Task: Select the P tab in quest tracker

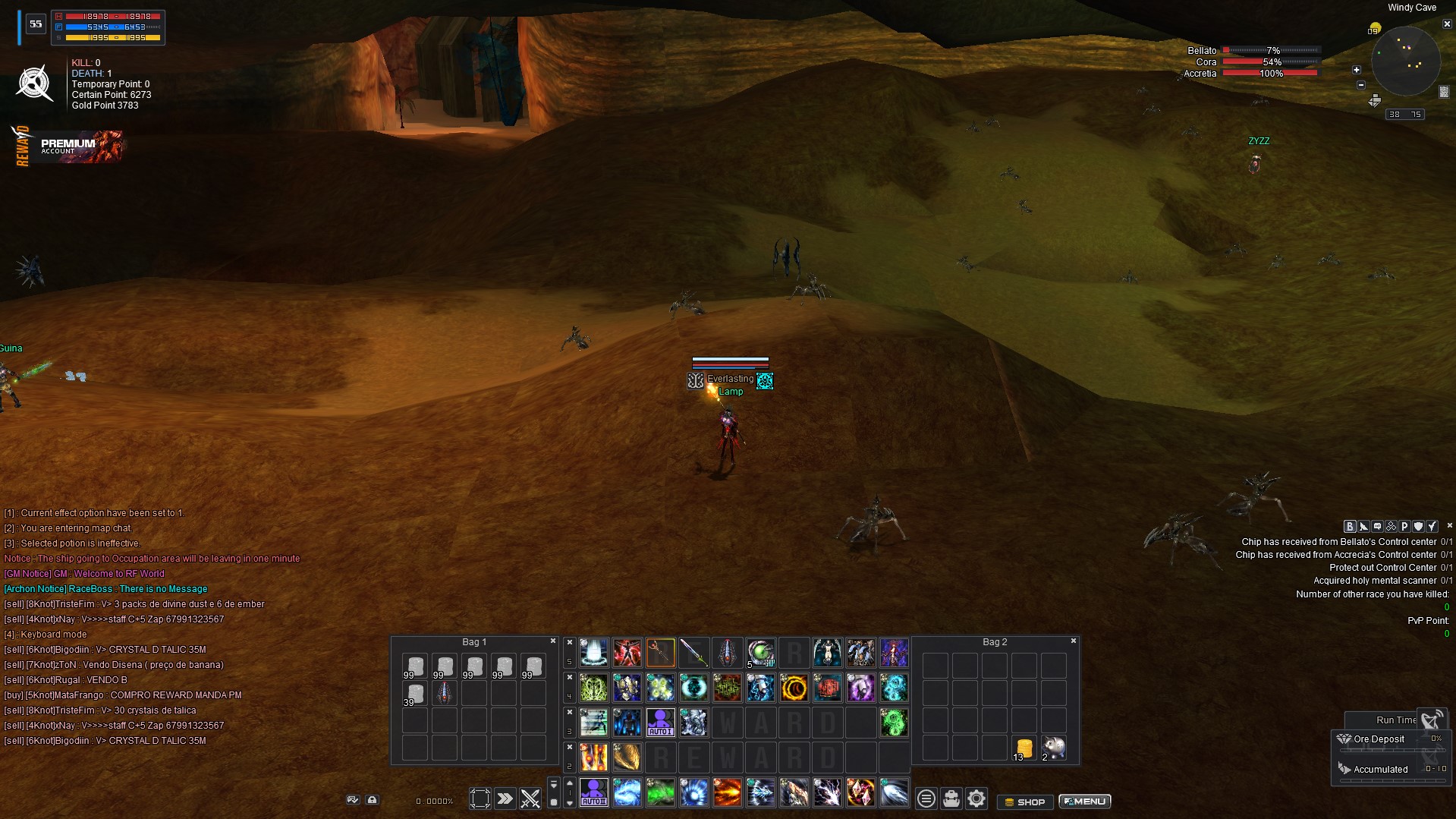Action: pos(1404,526)
